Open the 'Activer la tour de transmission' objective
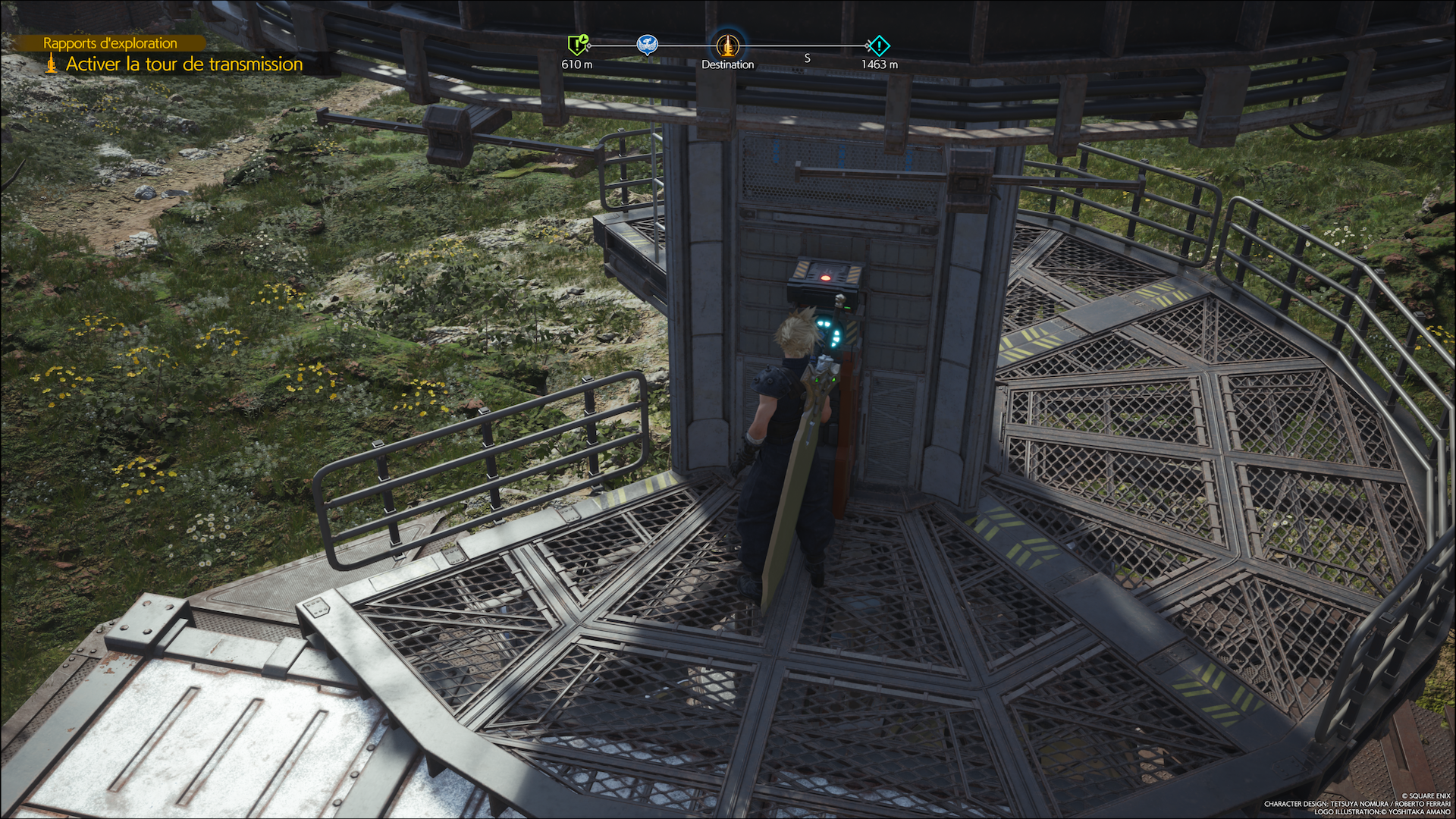Viewport: 1456px width, 819px height. (184, 64)
